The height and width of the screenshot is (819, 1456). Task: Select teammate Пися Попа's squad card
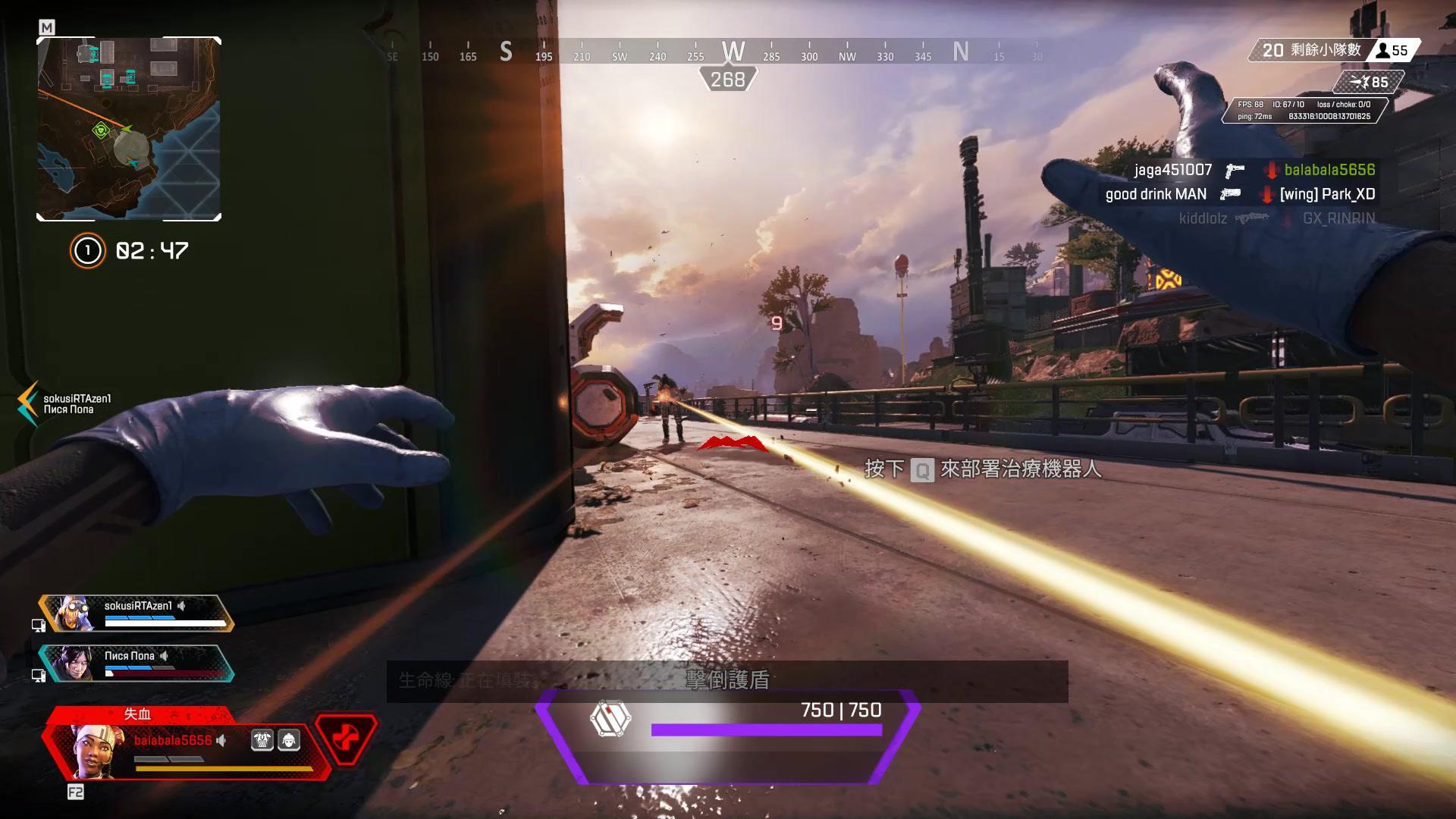[x=136, y=663]
